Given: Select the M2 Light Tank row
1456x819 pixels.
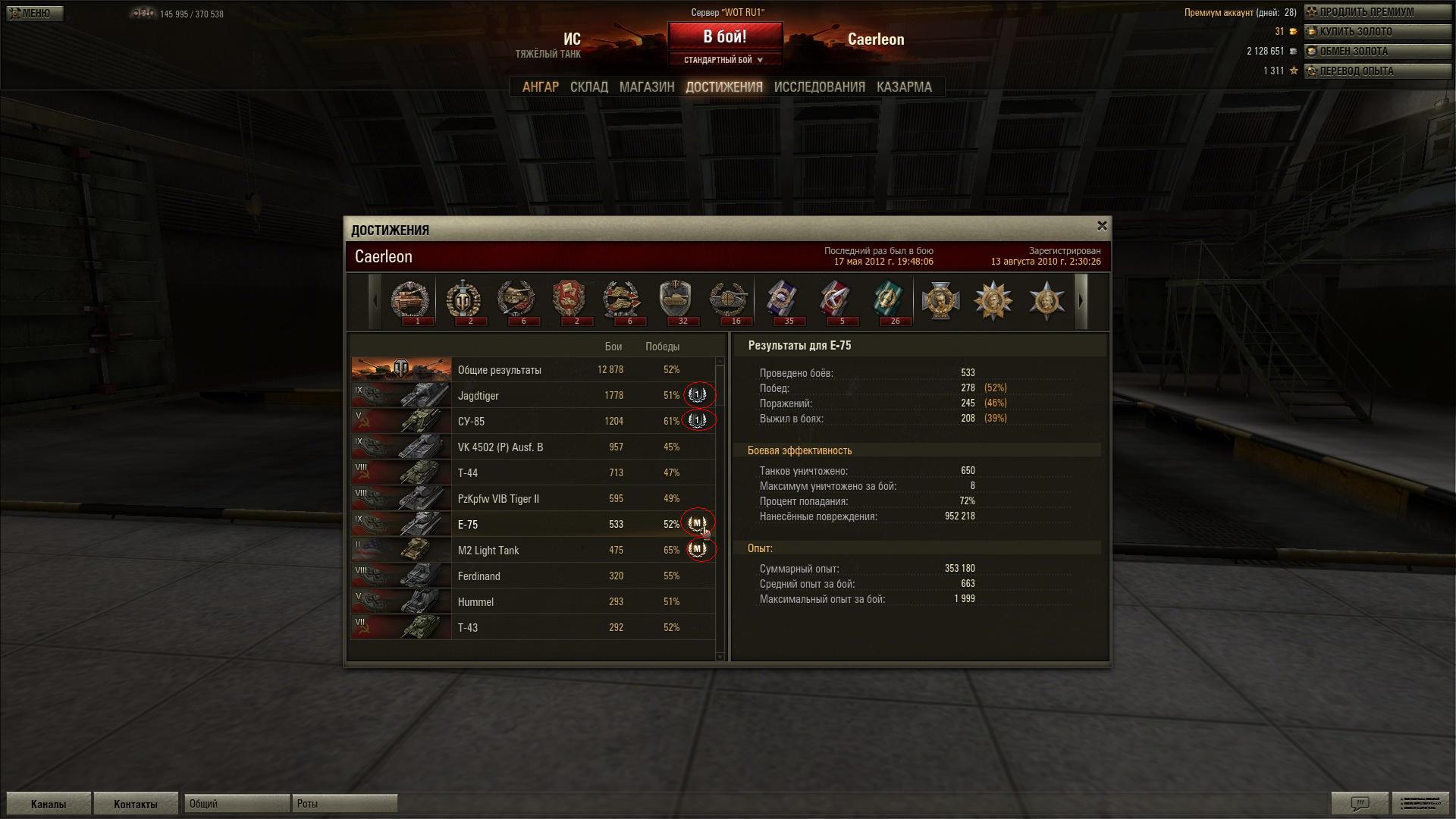Looking at the screenshot, I should point(531,551).
